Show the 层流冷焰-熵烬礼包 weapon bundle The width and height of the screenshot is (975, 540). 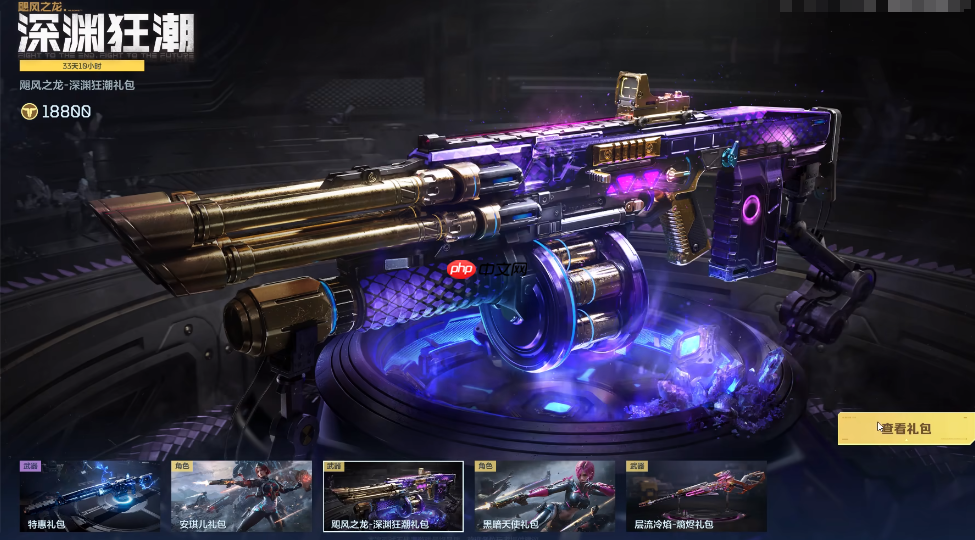pos(695,496)
